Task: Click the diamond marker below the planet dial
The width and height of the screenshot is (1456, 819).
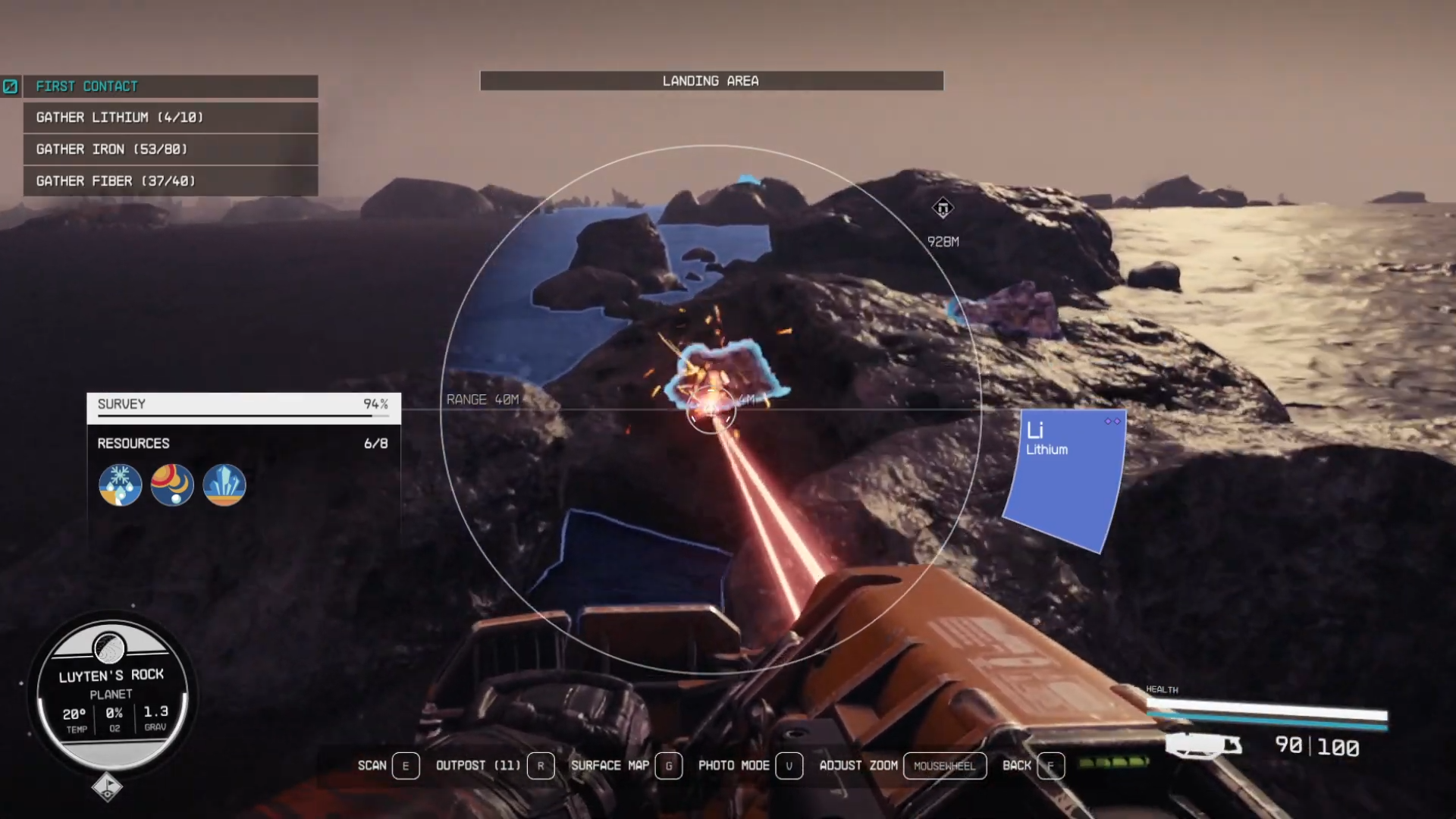Action: (108, 787)
